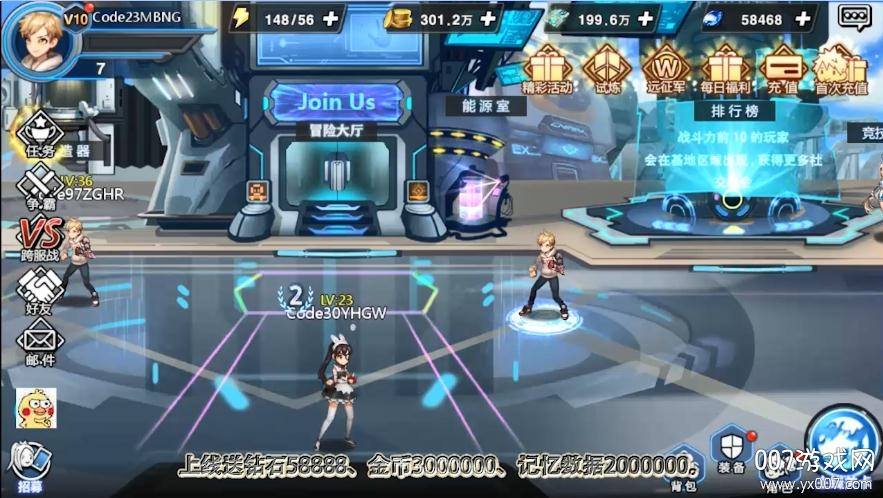Viewport: 883px width, 498px height.
Task: Open the 充值 recharge shop
Action: [x=783, y=69]
